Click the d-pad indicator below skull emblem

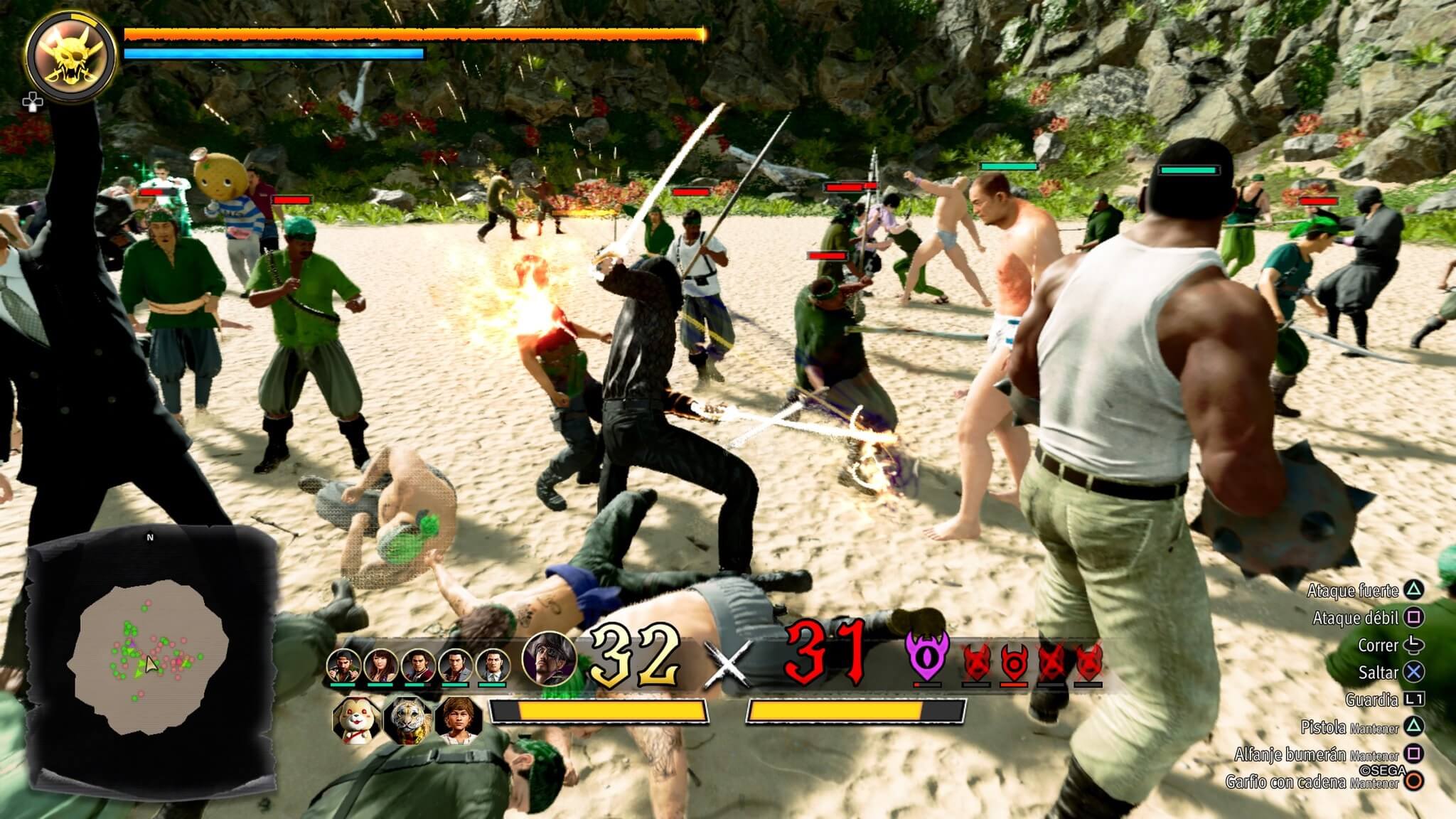[32, 102]
